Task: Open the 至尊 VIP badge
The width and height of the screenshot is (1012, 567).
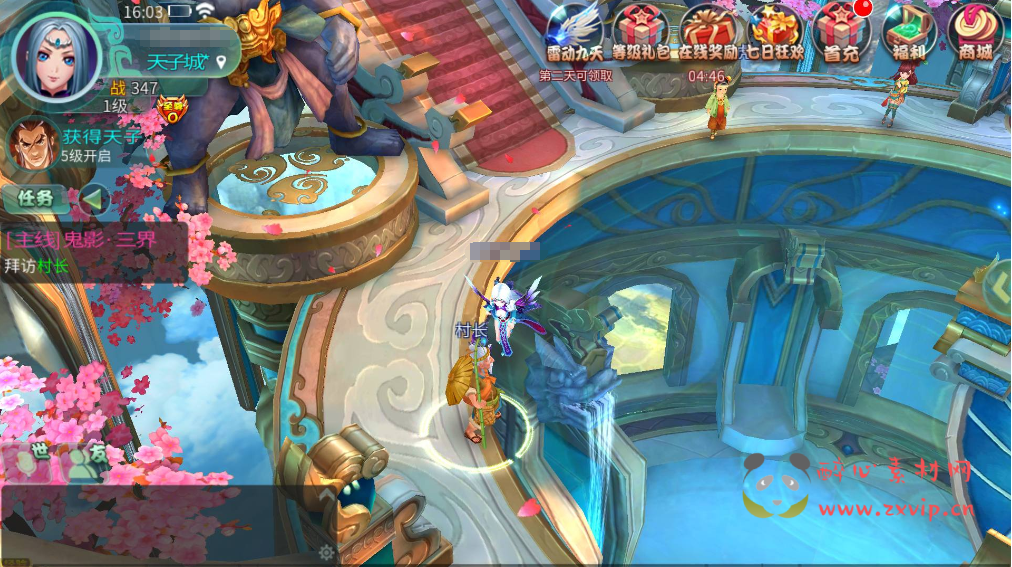Action: [174, 107]
